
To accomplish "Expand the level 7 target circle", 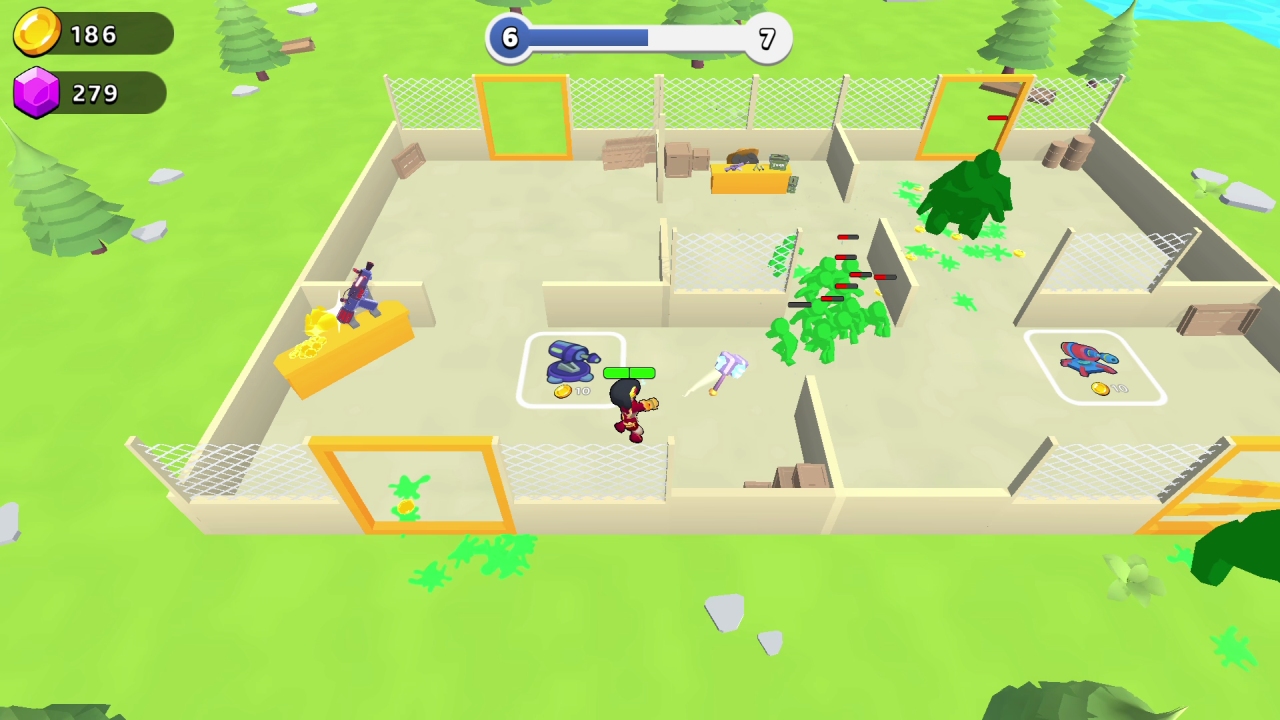I will (x=766, y=38).
